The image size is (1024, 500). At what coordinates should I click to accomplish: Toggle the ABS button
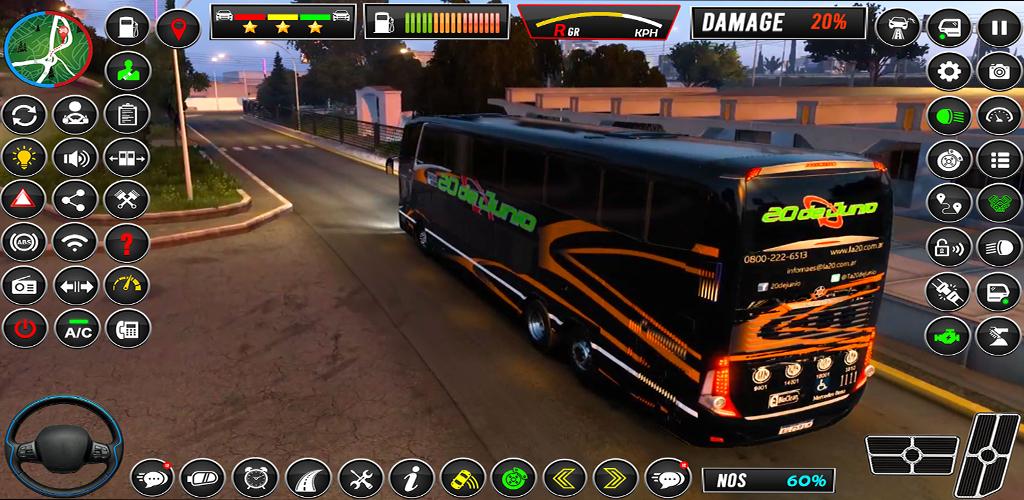(23, 242)
